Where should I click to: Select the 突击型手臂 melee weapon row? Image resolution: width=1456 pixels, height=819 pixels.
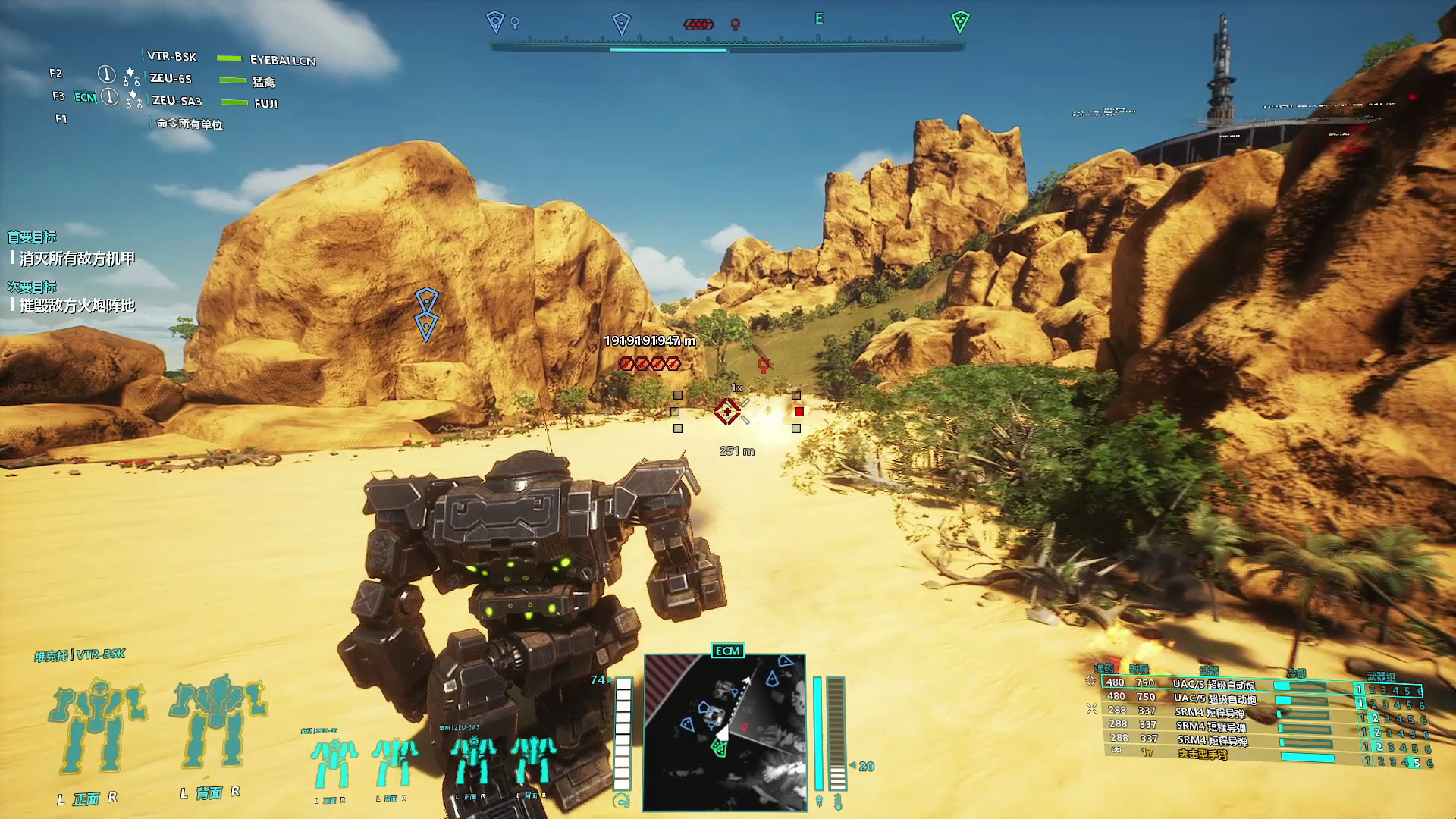coord(1203,754)
